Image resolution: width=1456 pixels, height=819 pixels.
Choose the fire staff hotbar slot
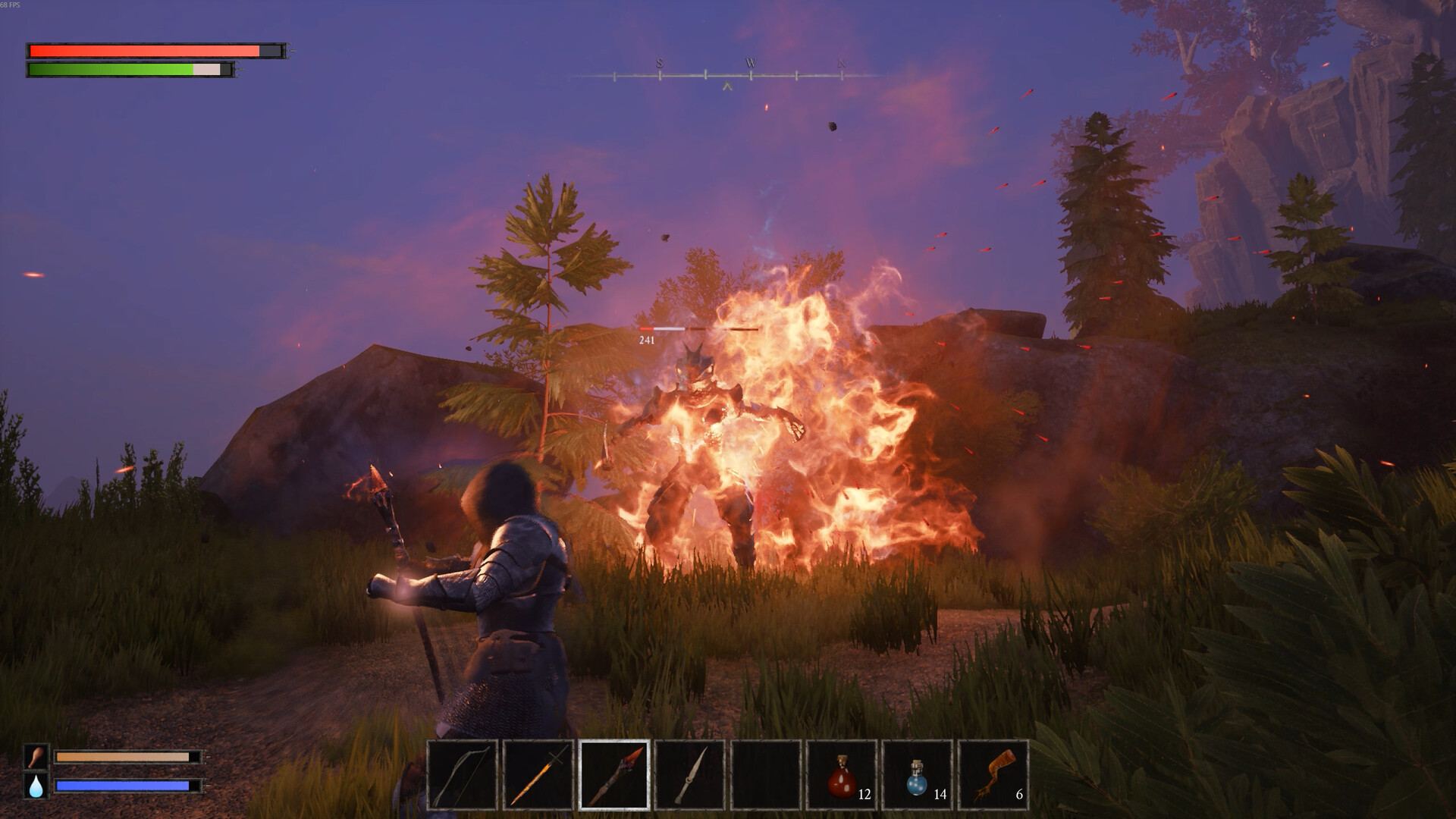point(614,775)
